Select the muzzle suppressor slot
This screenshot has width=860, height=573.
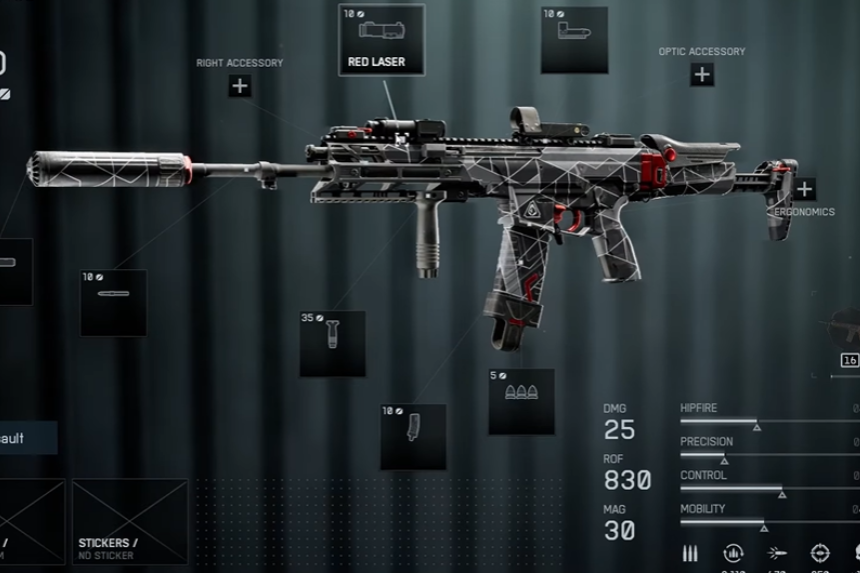click(12, 270)
